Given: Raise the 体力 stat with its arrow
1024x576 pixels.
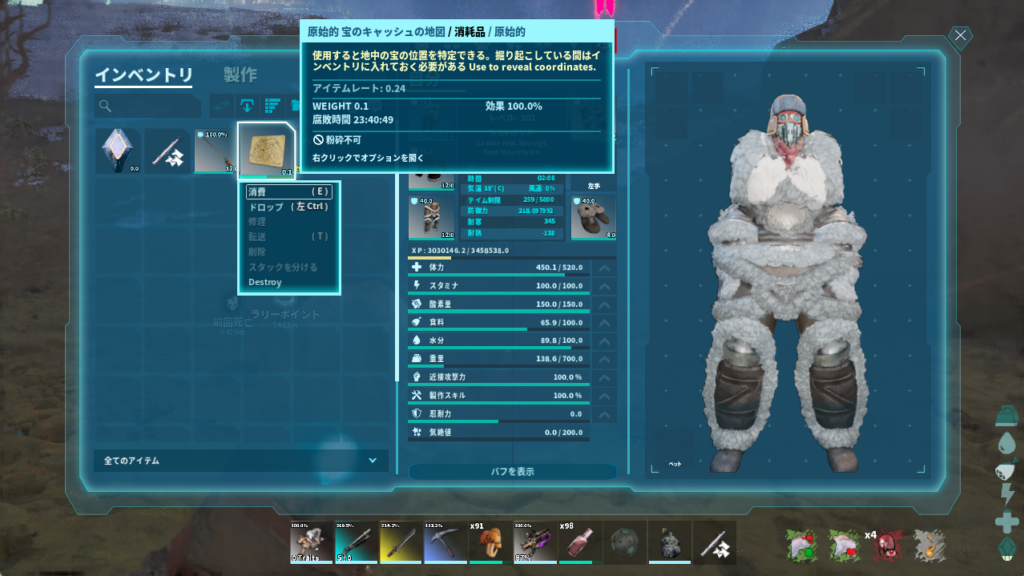Looking at the screenshot, I should (x=604, y=267).
